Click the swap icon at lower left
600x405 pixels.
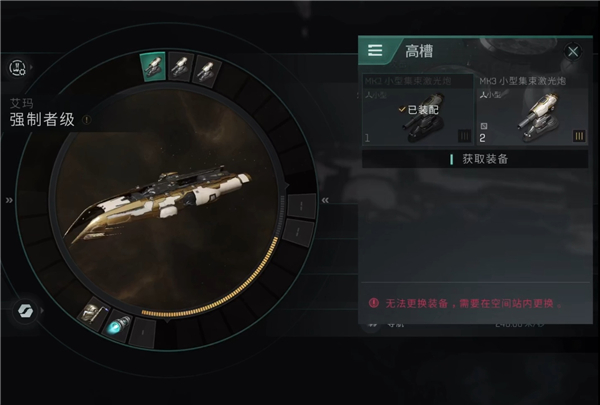click(22, 311)
